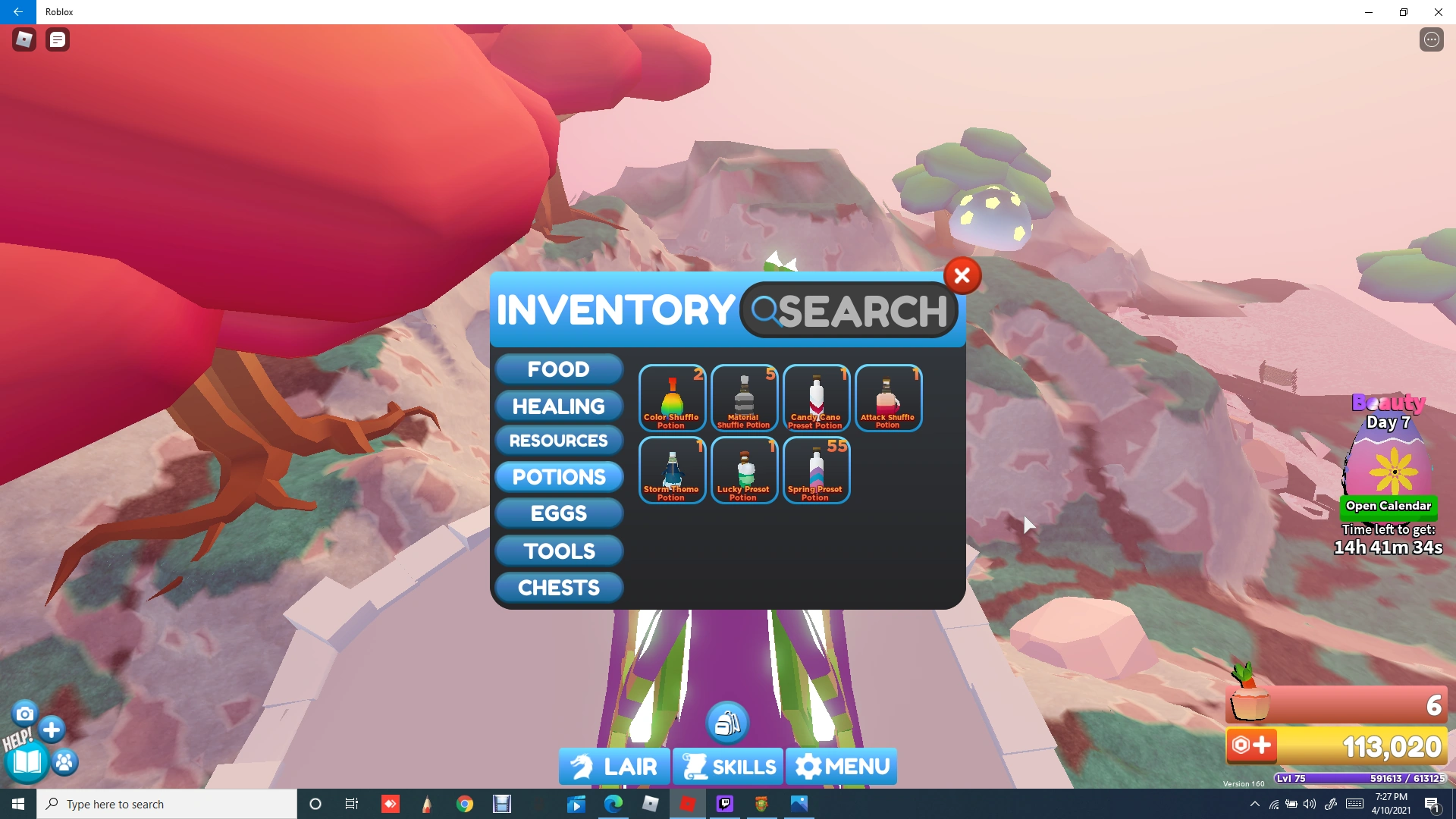Open the backpack inventory icon
Screen dimensions: 1456x819
(x=727, y=721)
